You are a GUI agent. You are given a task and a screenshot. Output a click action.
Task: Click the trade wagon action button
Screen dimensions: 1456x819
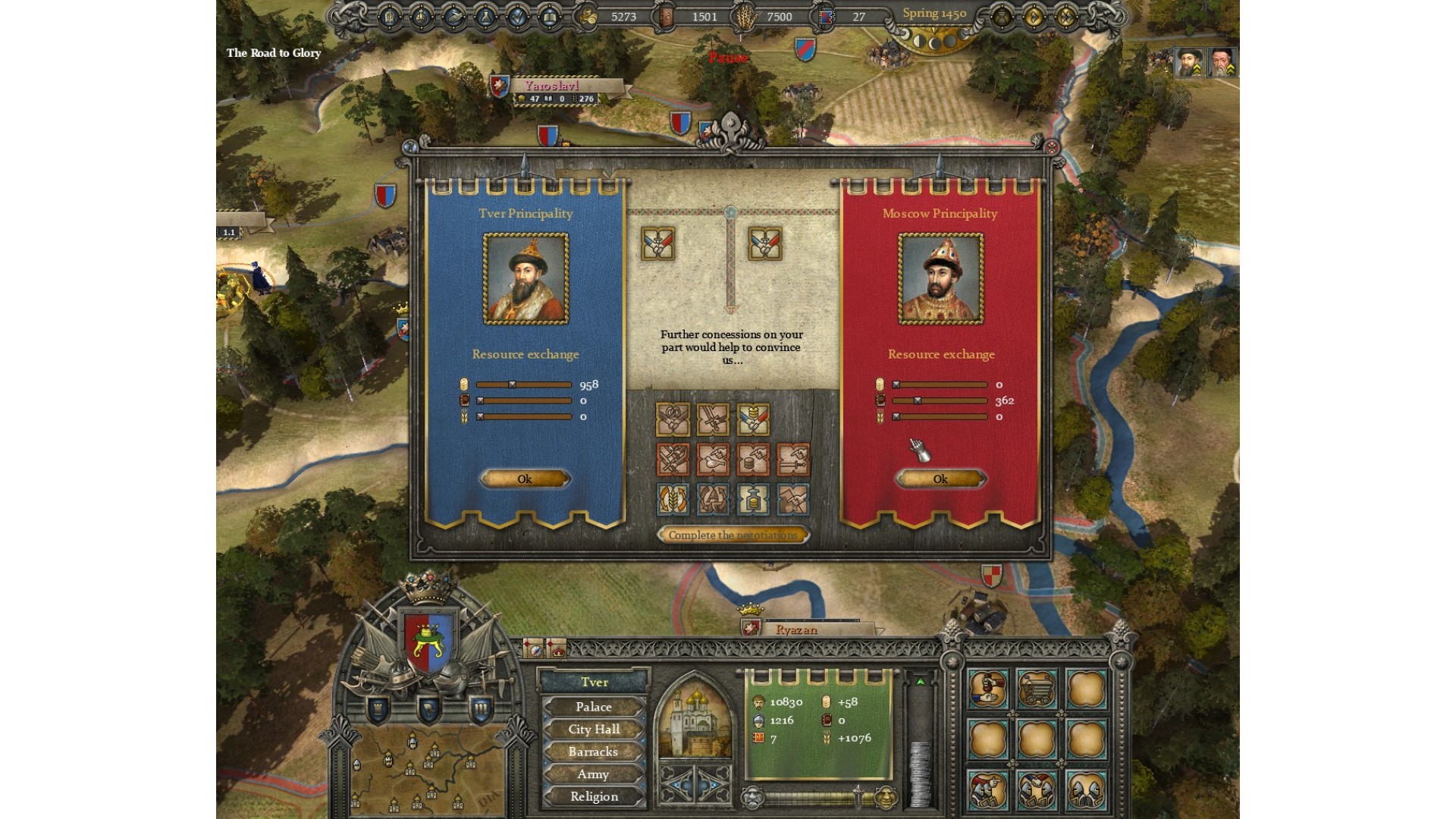point(1036,689)
